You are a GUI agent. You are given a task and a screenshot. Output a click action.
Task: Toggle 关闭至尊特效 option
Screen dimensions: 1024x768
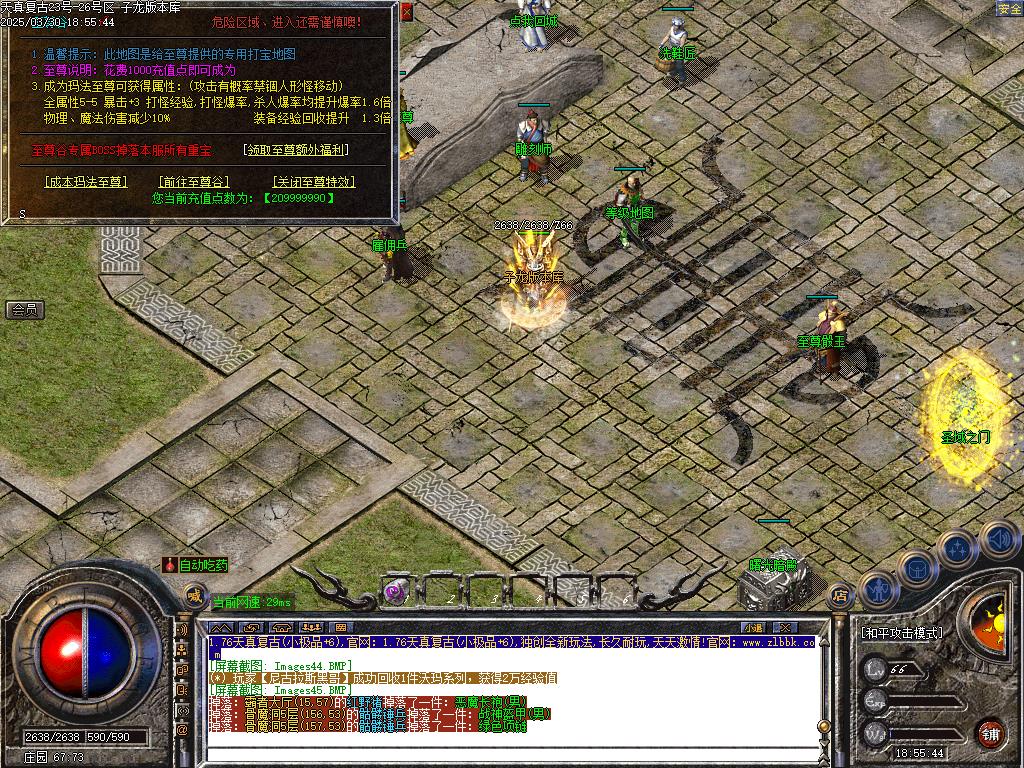point(313,182)
